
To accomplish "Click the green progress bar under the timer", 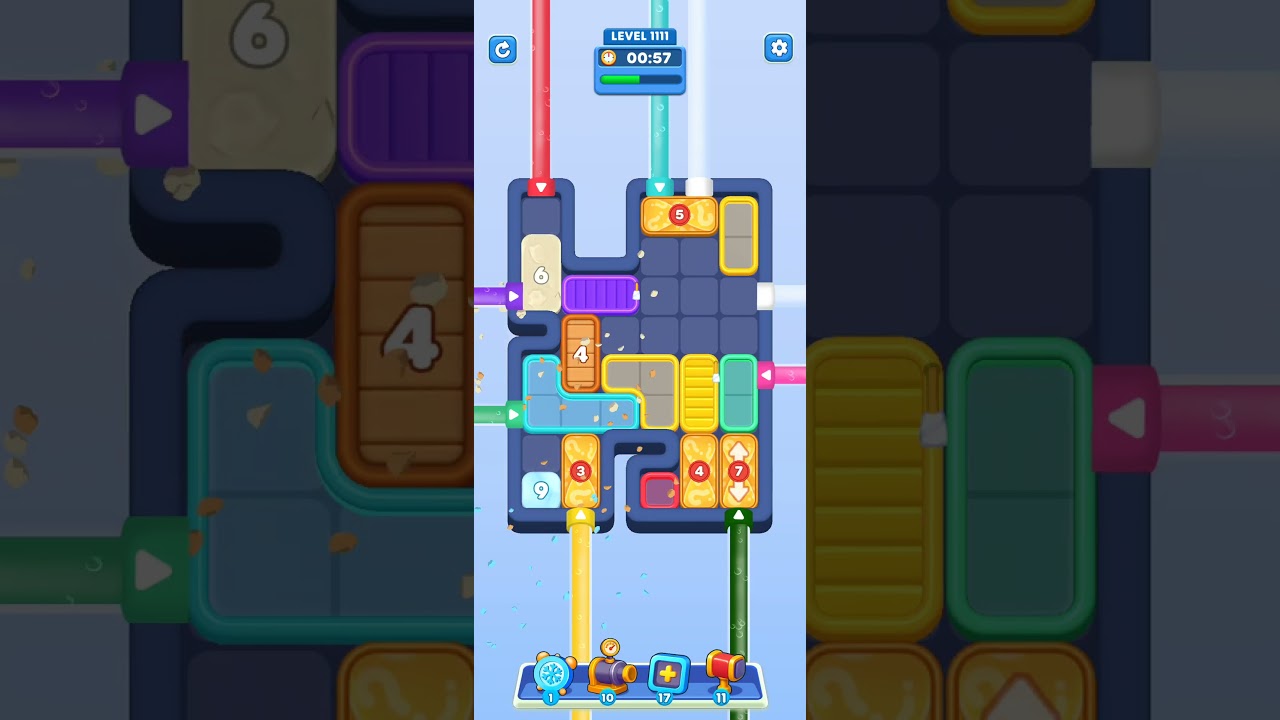I will click(638, 79).
